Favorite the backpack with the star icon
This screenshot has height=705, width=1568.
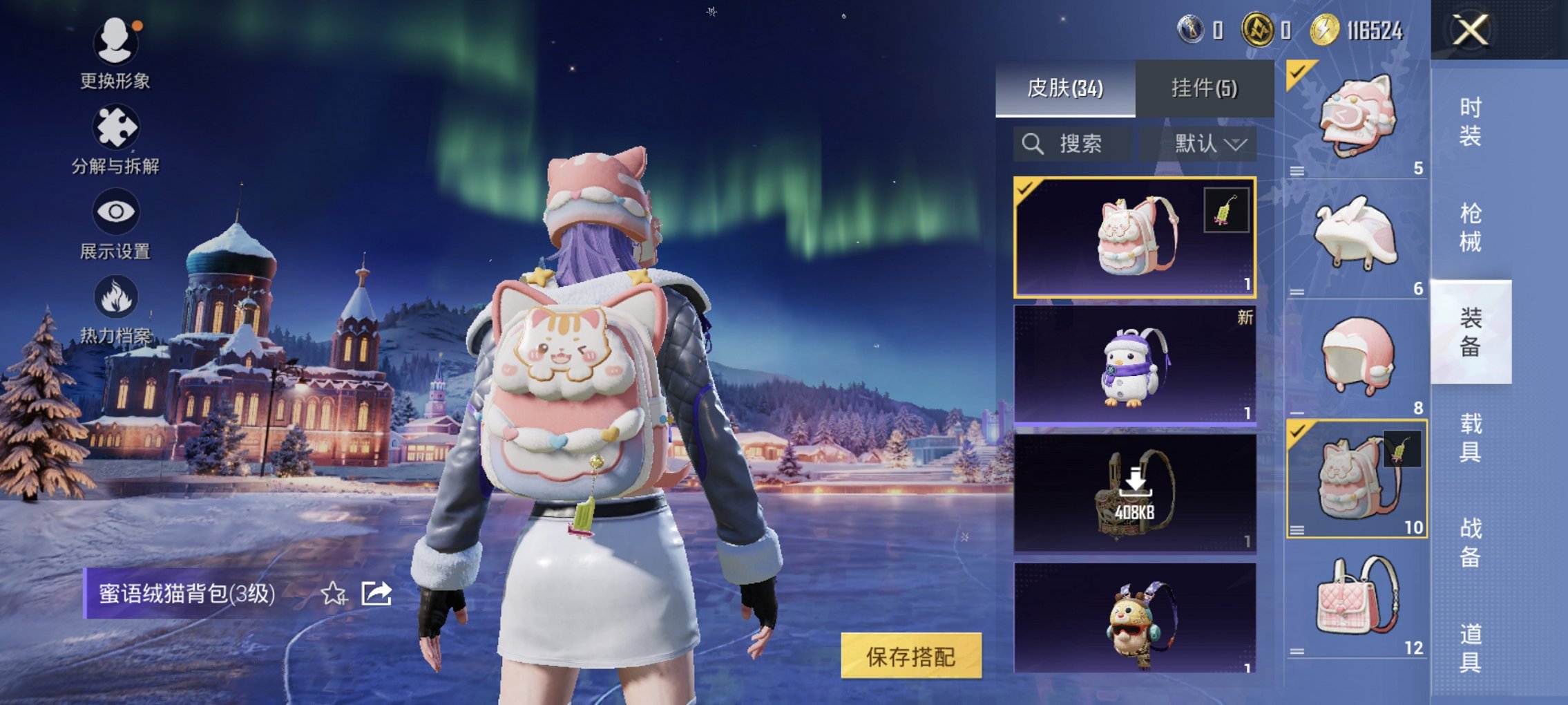[x=334, y=593]
